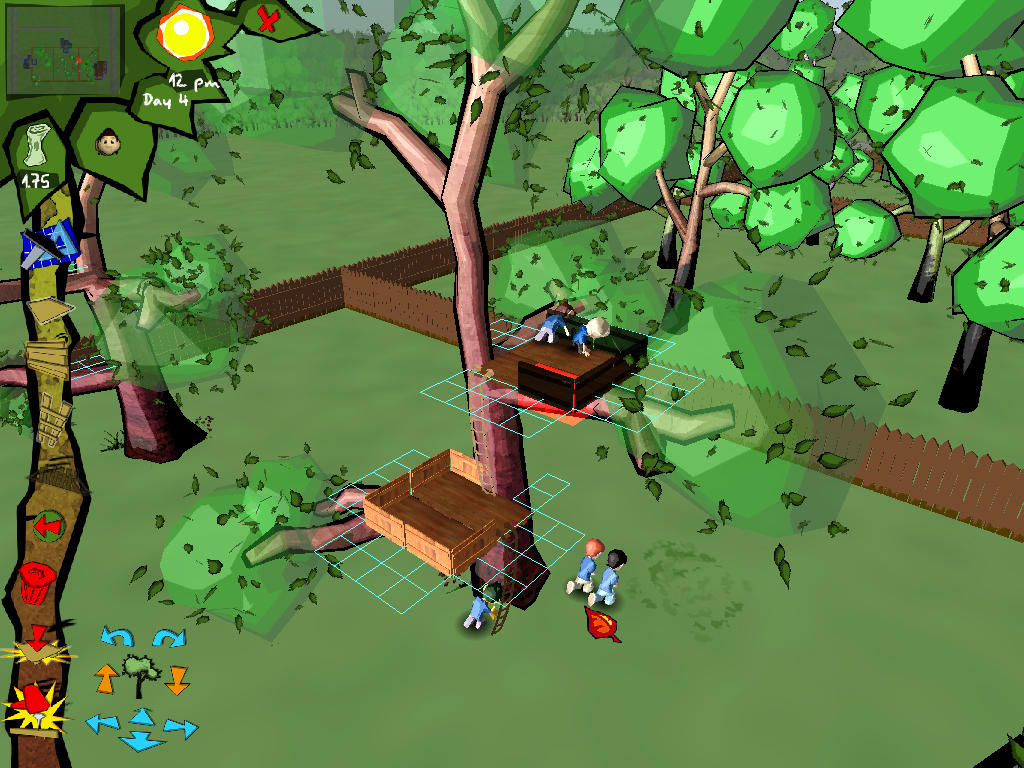Screen dimensions: 1024x768
Task: Use the red hammer-hit action button
Action: tap(36, 705)
